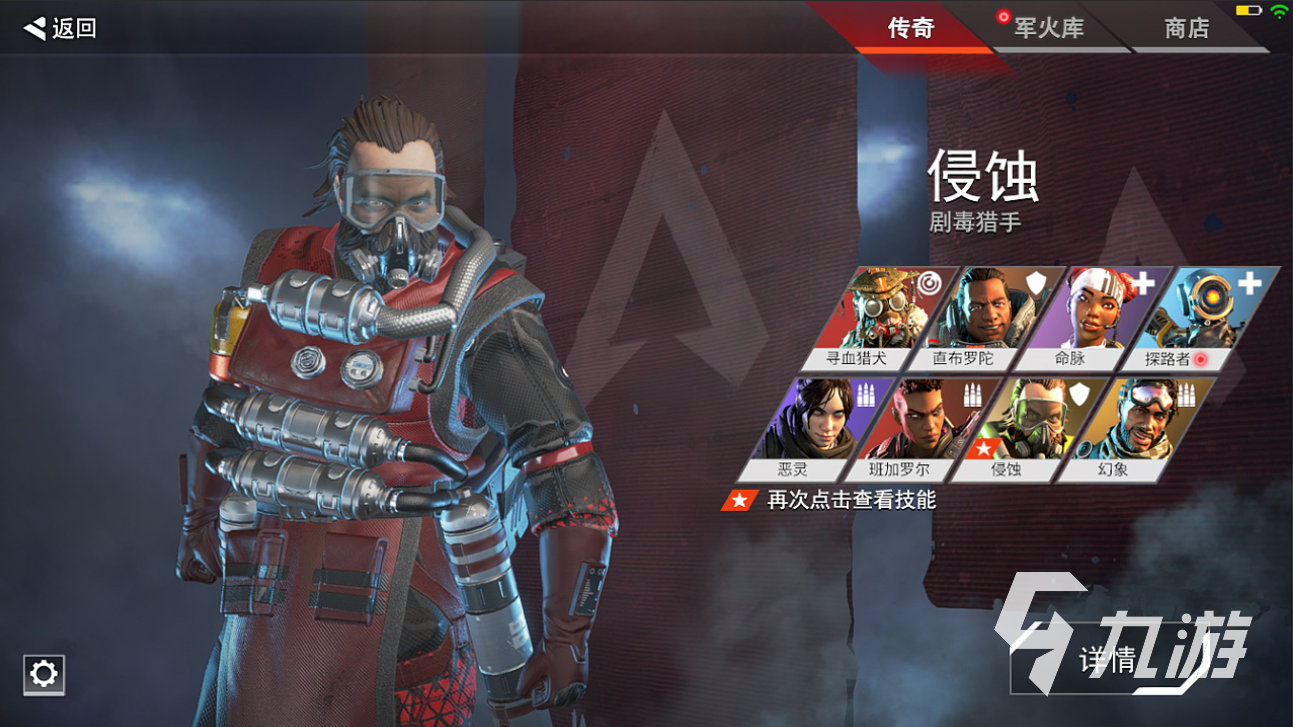Click the circular emblem on 寻血猎犬's portrait
Image resolution: width=1293 pixels, height=727 pixels.
pos(930,283)
